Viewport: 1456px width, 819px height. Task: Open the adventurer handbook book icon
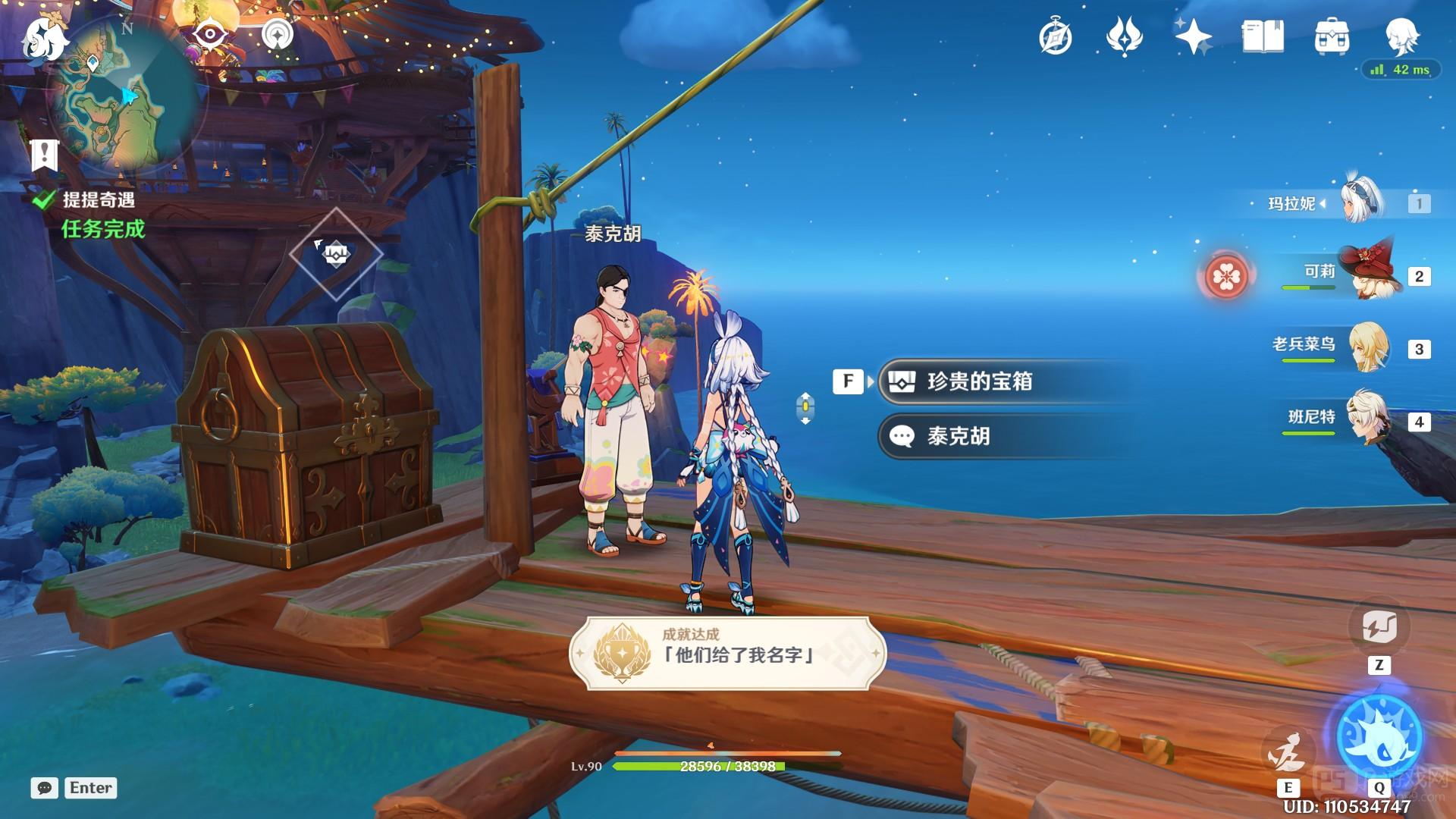[1263, 37]
